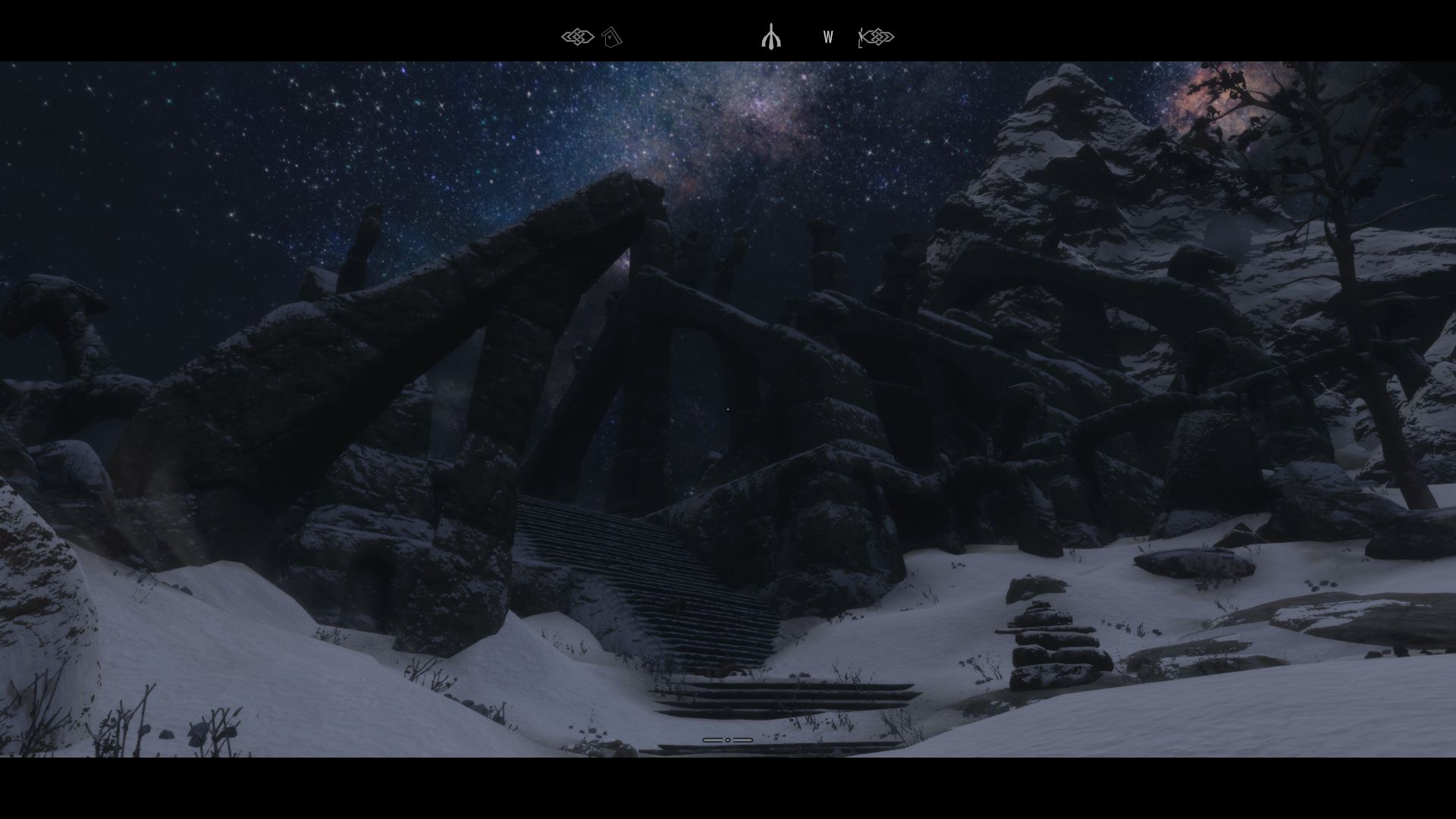Select the leftmost Nordic ruin compass marker
The height and width of the screenshot is (819, 1456).
click(578, 36)
